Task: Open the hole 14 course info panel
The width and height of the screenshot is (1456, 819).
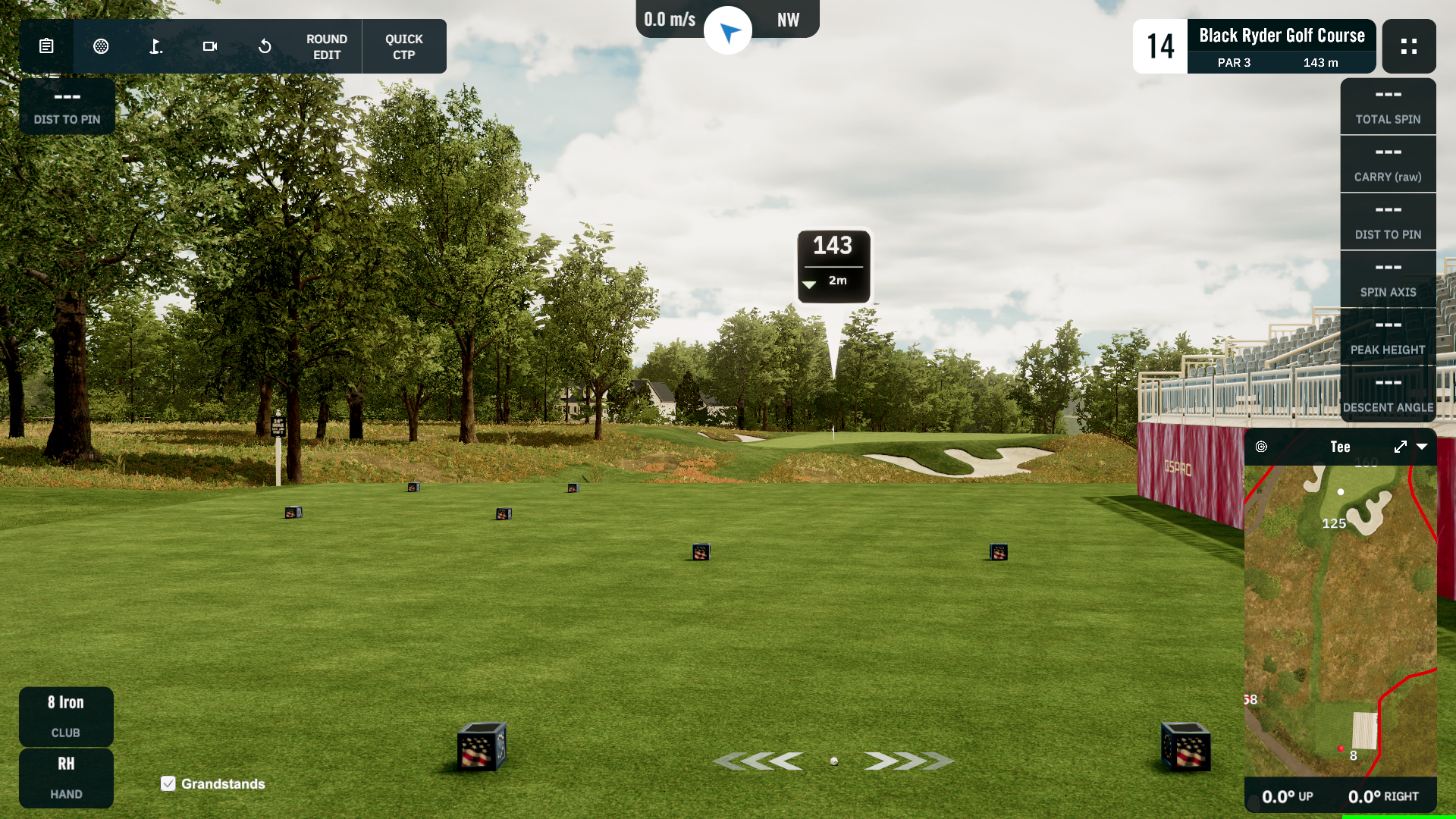Action: click(1254, 46)
